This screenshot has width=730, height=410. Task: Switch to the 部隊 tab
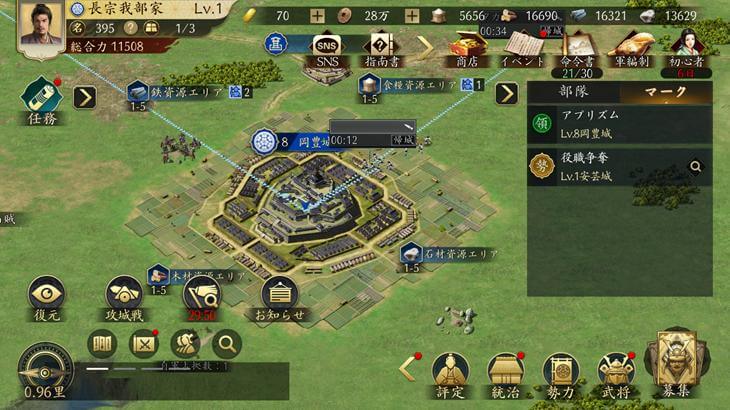point(573,92)
